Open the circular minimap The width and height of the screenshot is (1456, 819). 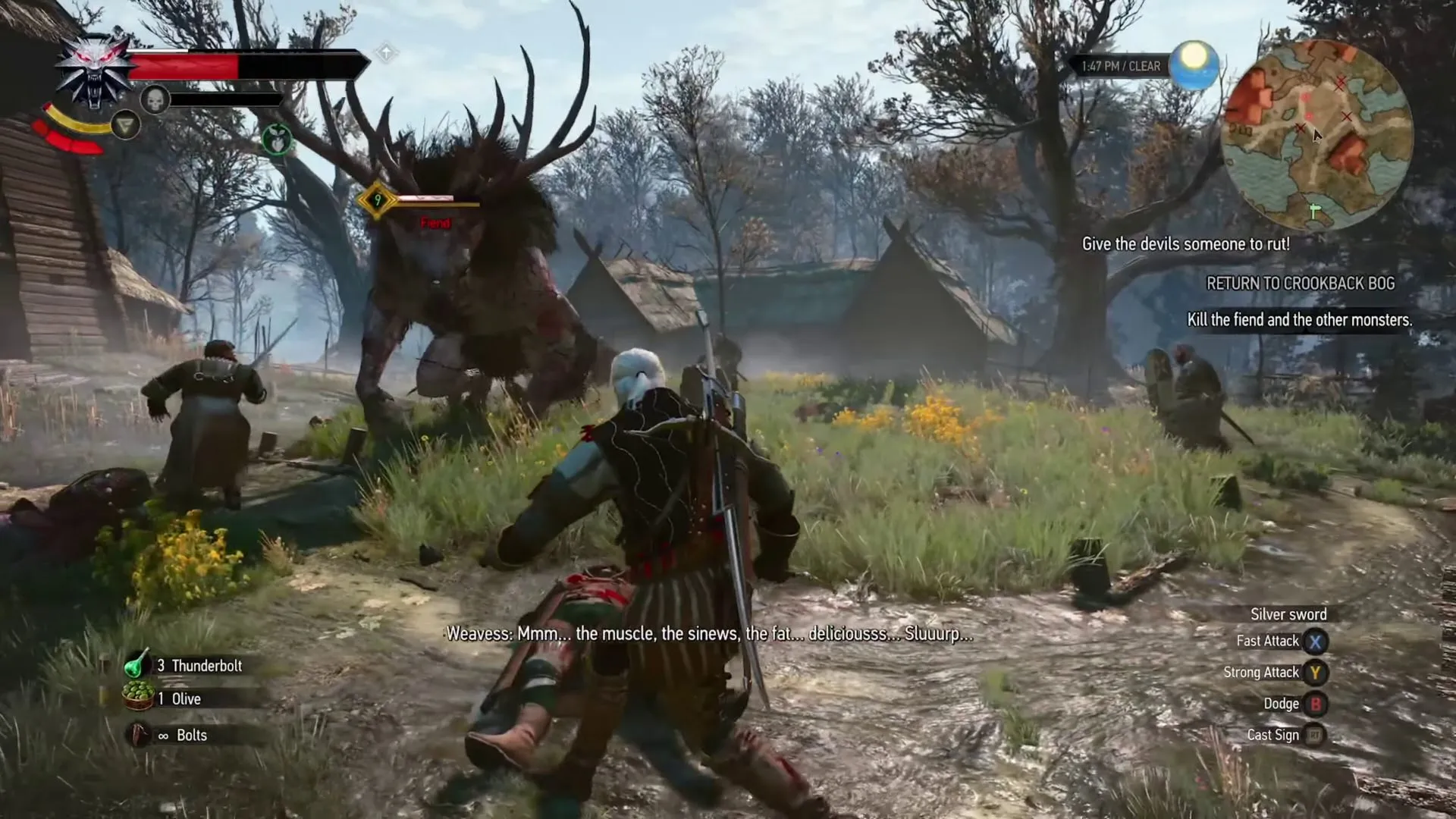(x=1317, y=135)
